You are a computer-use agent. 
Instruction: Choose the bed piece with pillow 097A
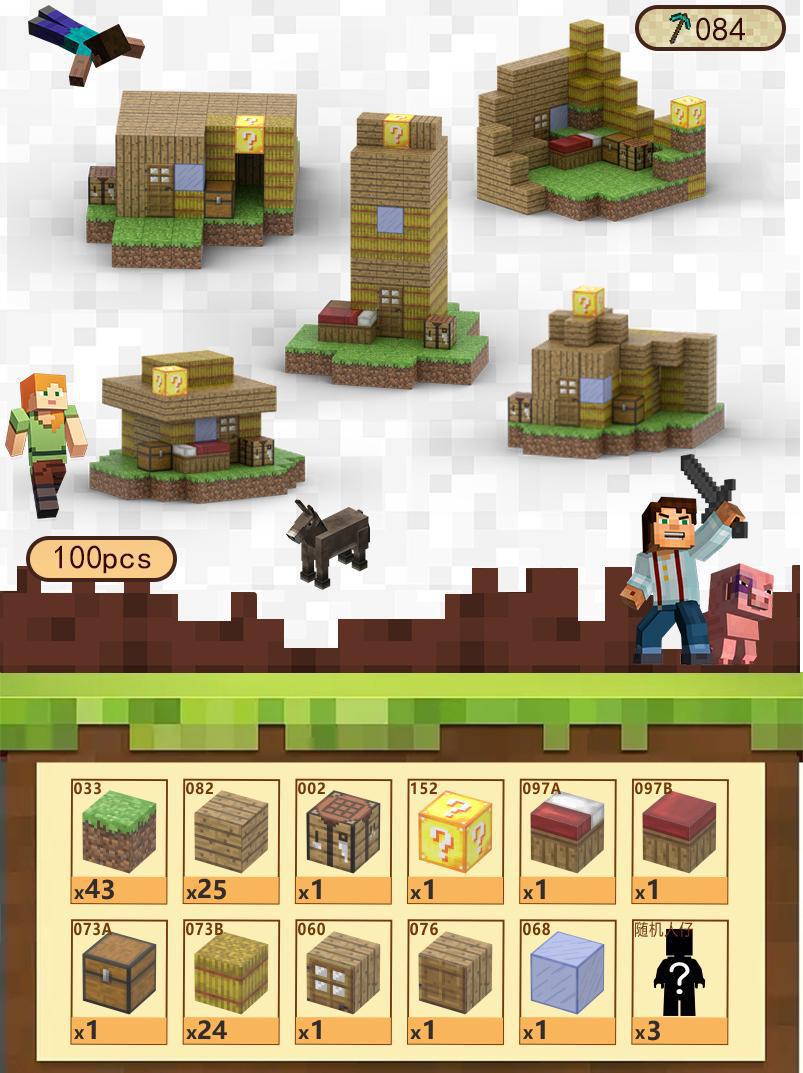(x=567, y=841)
